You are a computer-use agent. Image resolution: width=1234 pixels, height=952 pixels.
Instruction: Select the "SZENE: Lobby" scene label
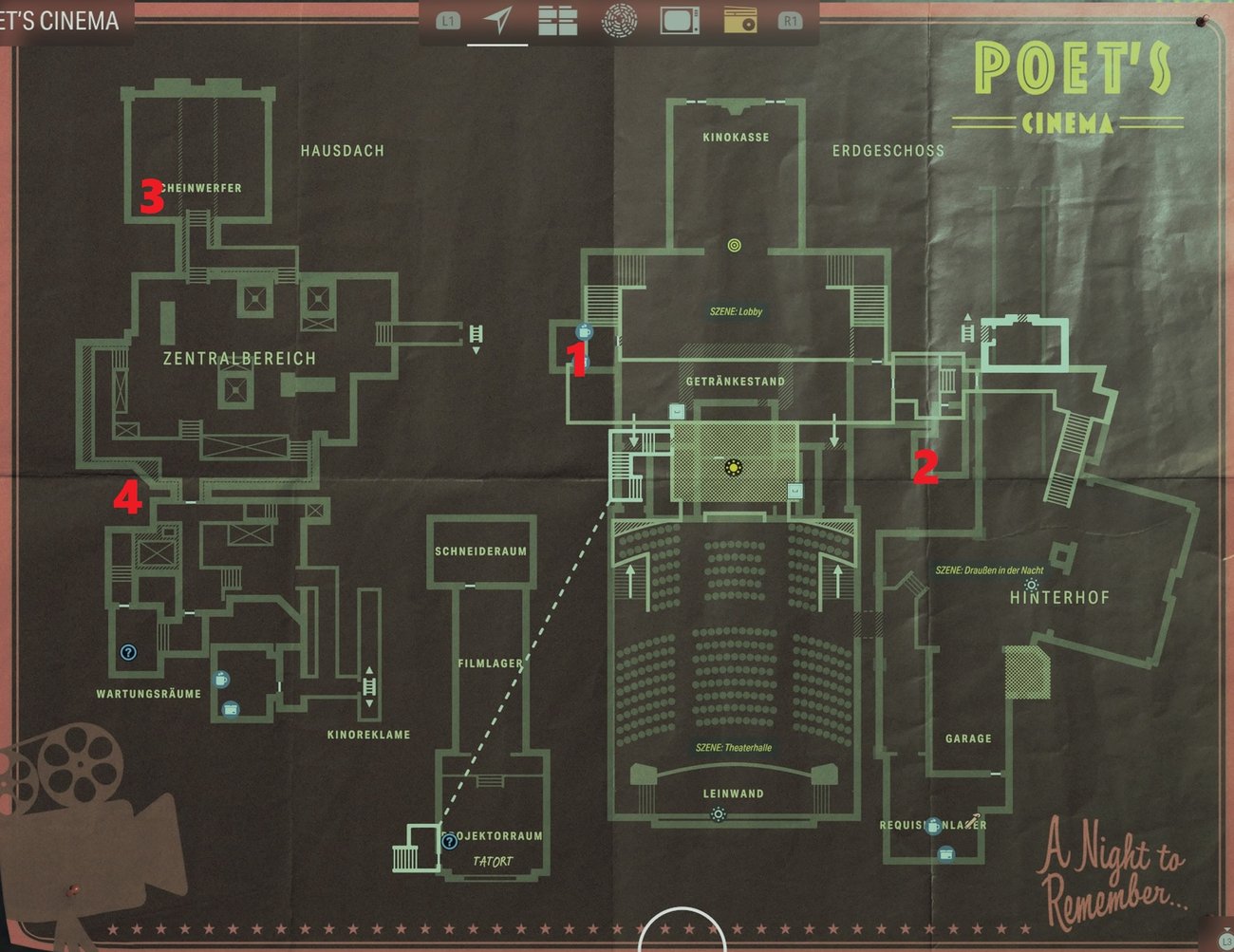(736, 311)
